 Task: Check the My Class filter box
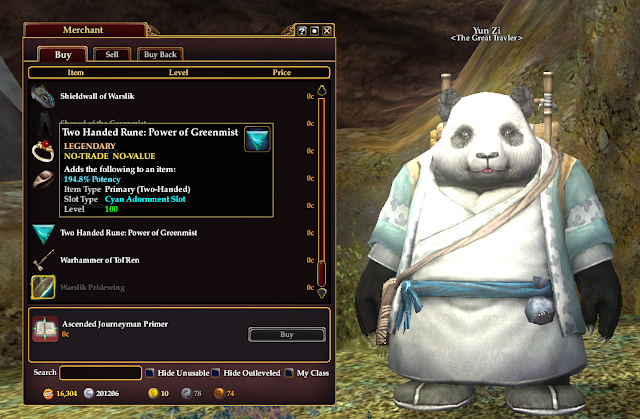click(288, 373)
